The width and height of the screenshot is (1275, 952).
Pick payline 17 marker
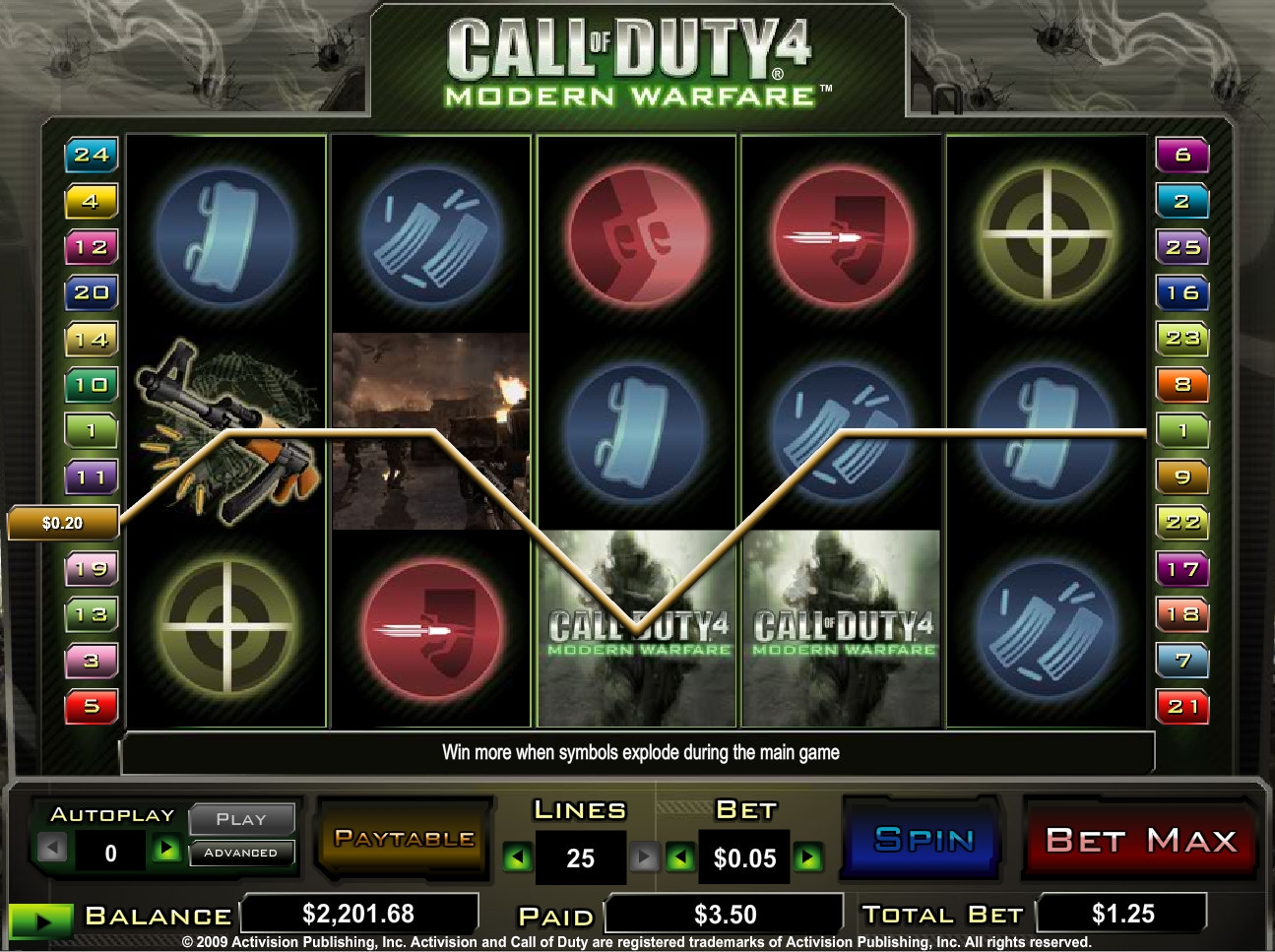click(1182, 568)
